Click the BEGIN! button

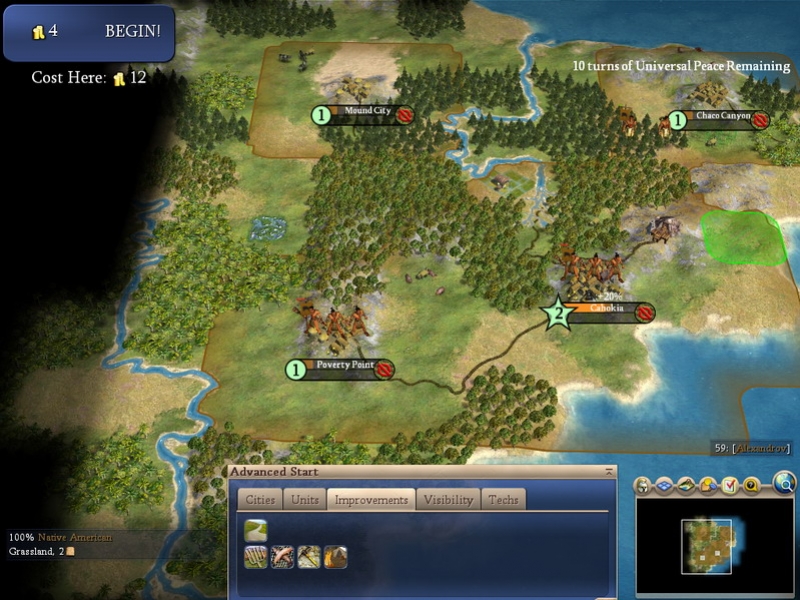point(133,31)
